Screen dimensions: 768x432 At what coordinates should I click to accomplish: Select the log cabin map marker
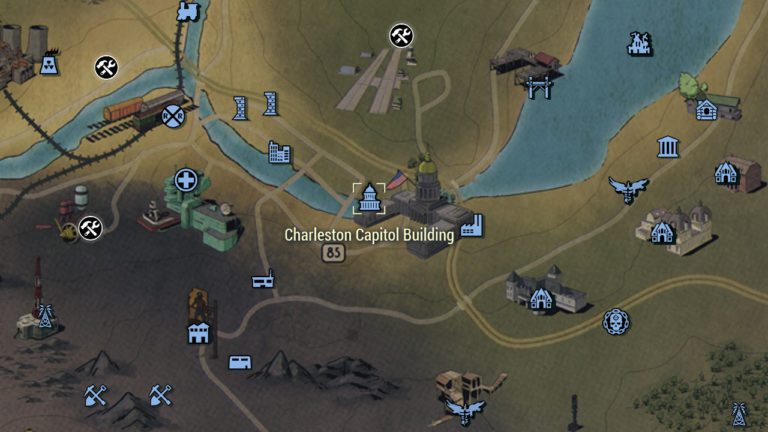(x=706, y=109)
